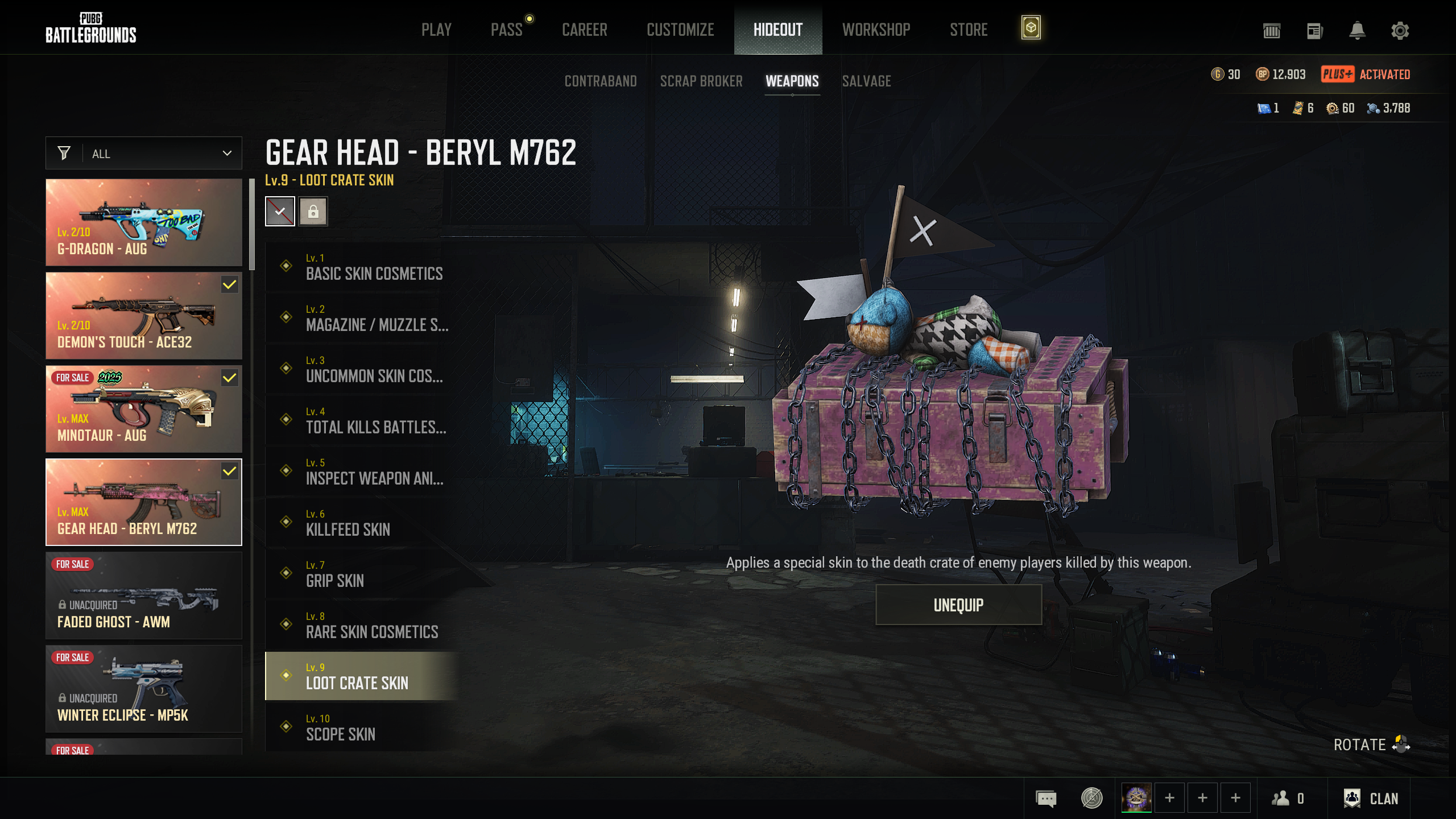Screen dimensions: 1456x819
Task: Switch to the Scrap Broker sub-tab
Action: point(701,81)
